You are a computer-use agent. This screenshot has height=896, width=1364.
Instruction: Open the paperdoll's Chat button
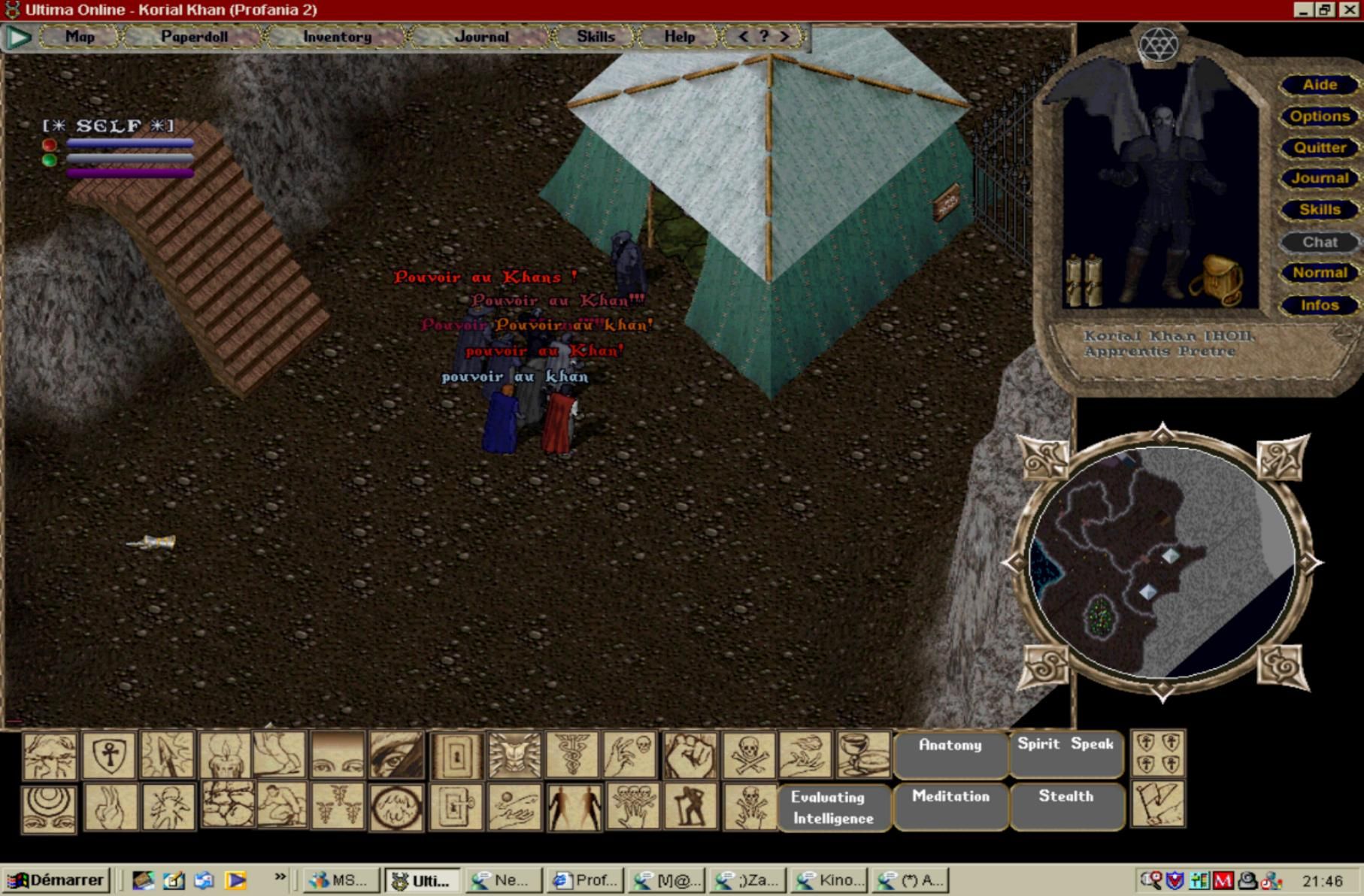1320,242
